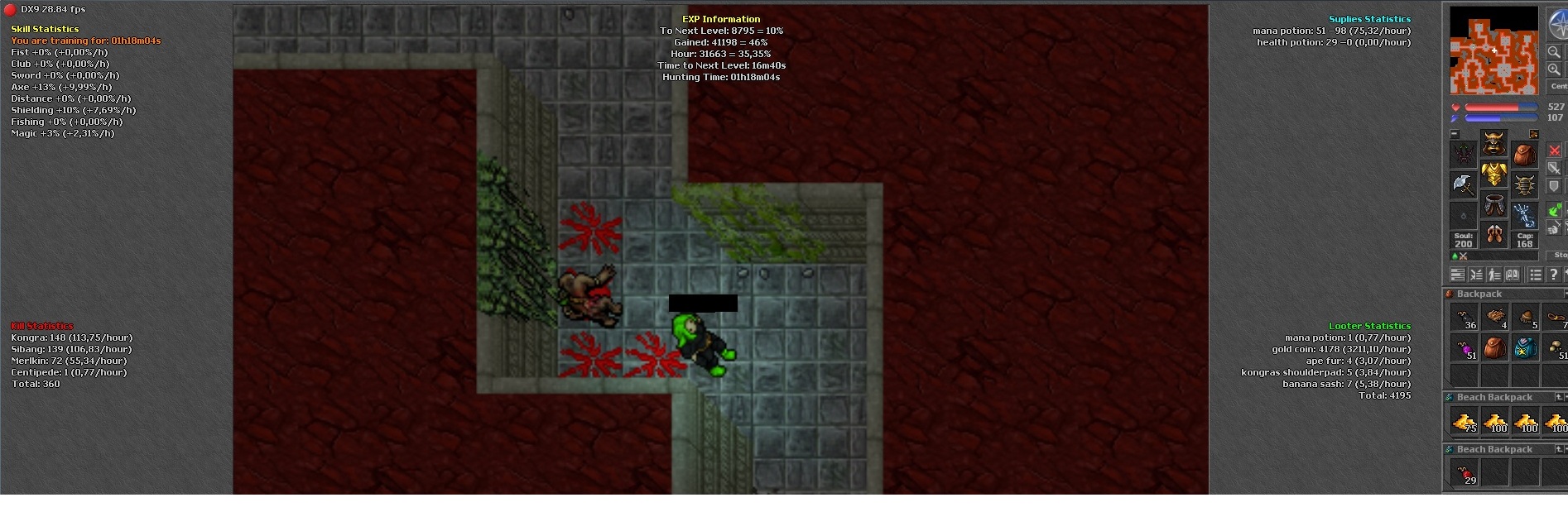The image size is (1568, 531).
Task: Open the quest log book button
Action: point(1513,275)
